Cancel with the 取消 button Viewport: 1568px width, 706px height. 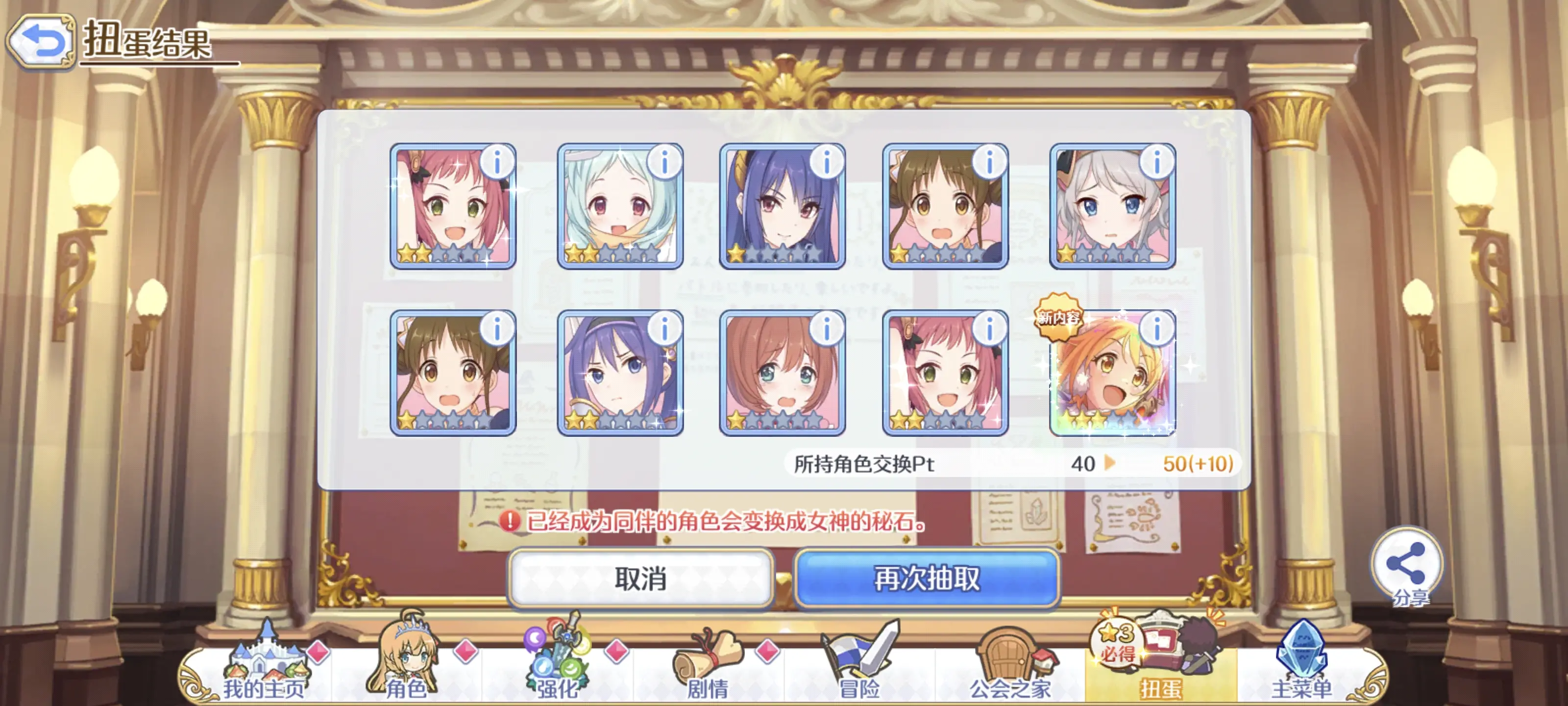click(x=640, y=578)
